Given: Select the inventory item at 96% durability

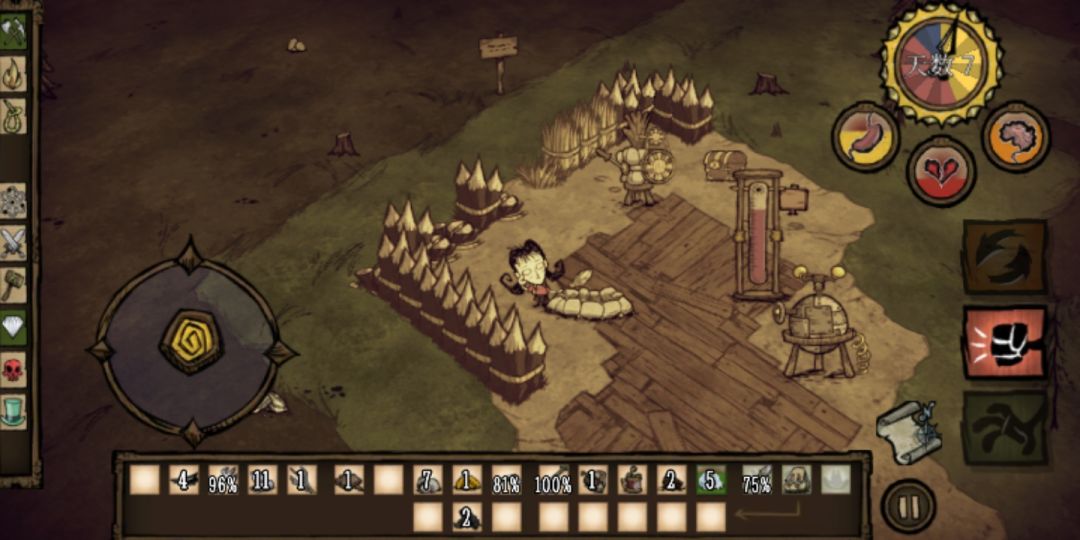Looking at the screenshot, I should point(222,480).
